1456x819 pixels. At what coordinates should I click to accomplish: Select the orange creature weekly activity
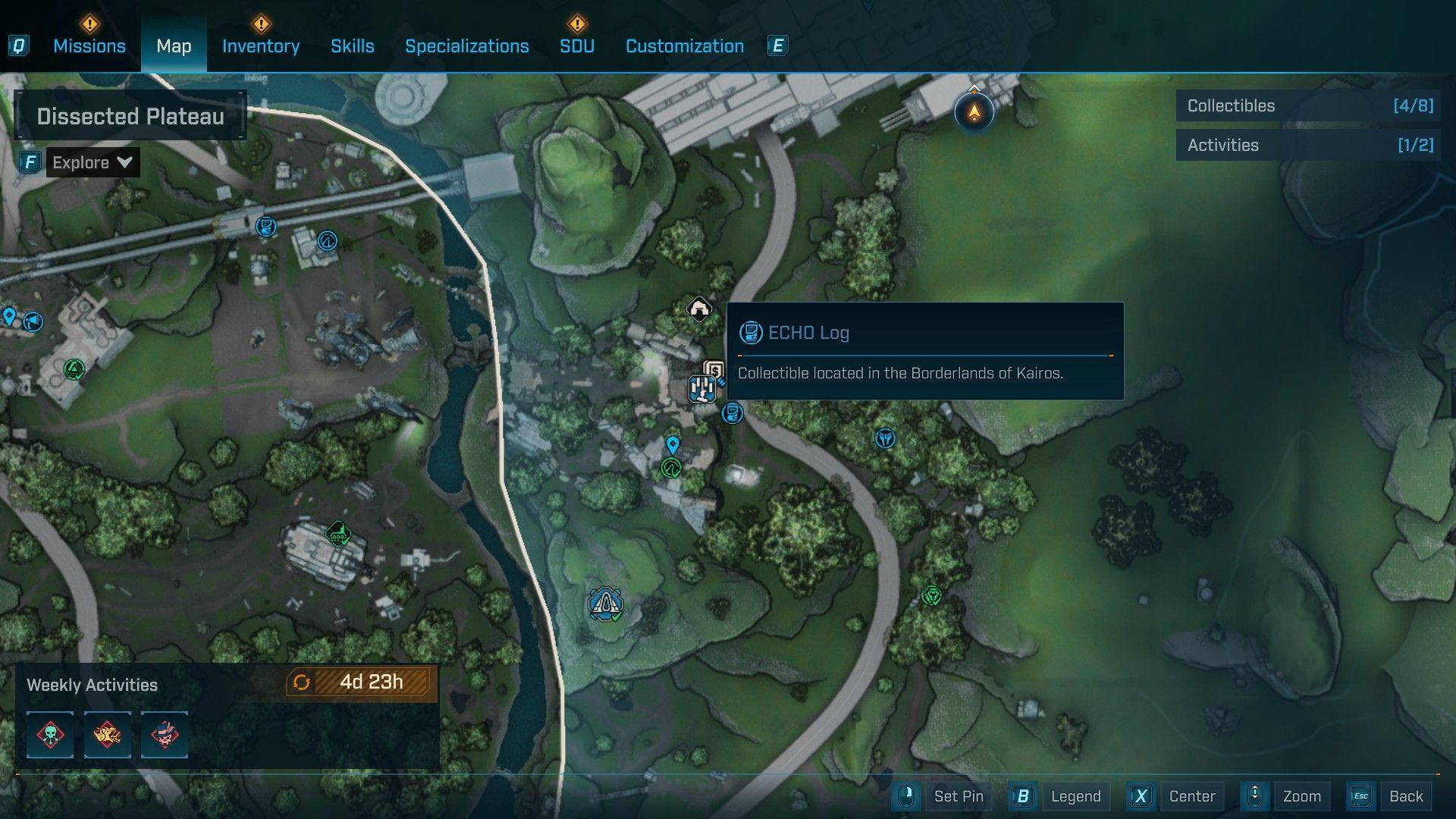coord(107,734)
